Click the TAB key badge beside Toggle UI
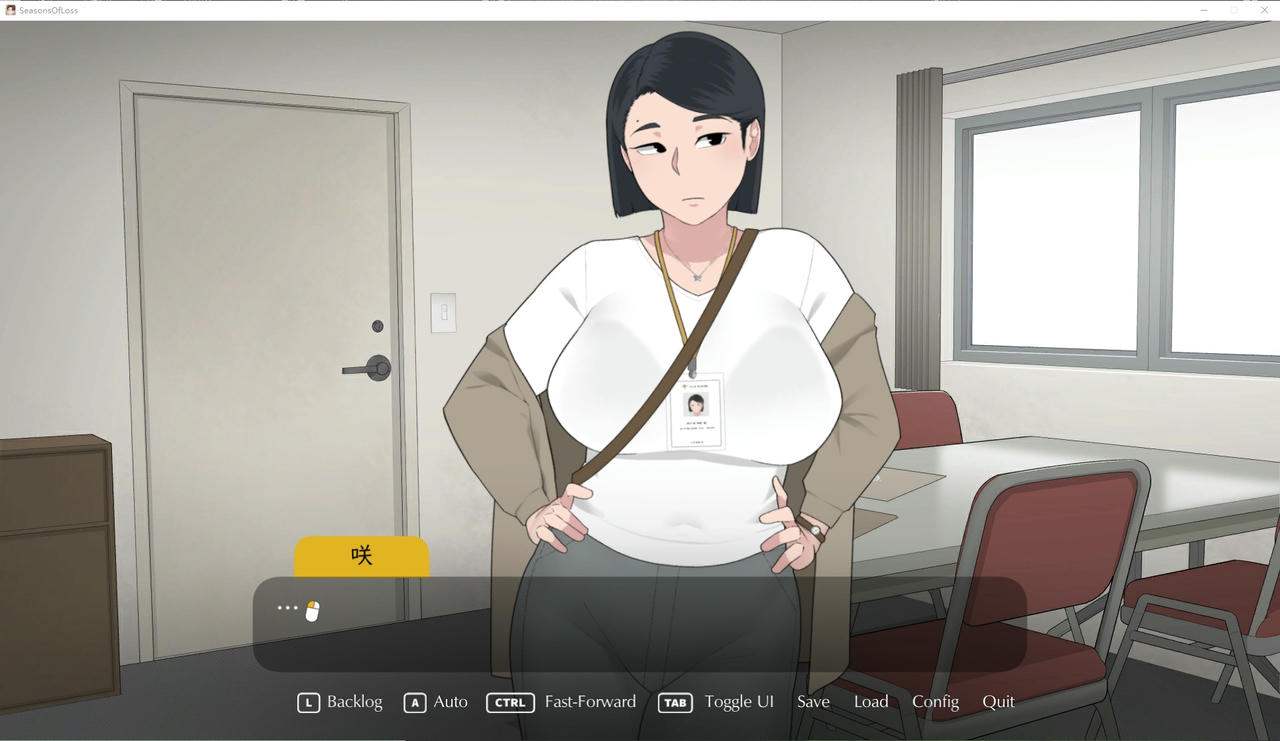The width and height of the screenshot is (1280, 741). click(x=675, y=703)
